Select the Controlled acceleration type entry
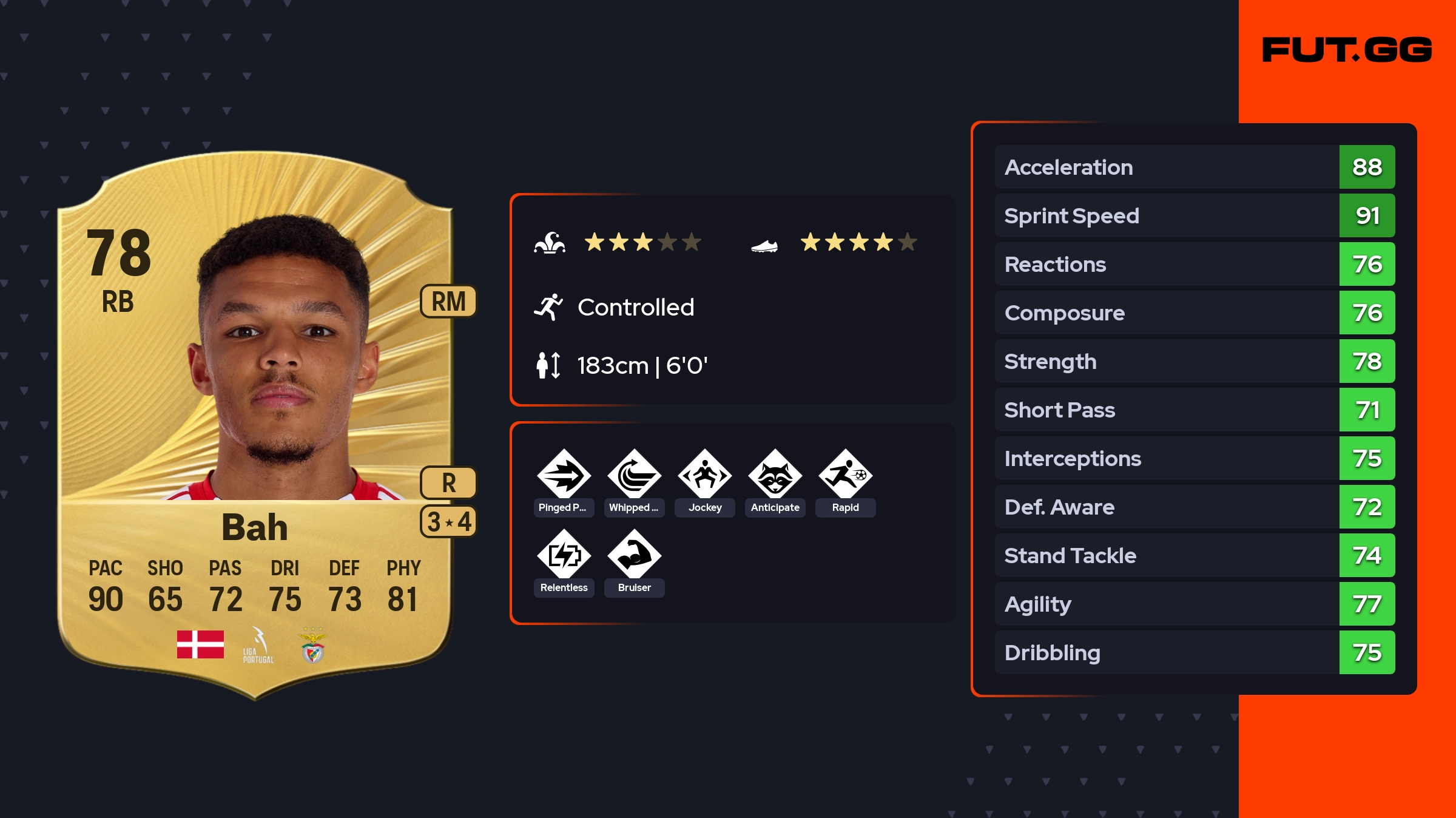Image resolution: width=1456 pixels, height=818 pixels. coord(635,308)
